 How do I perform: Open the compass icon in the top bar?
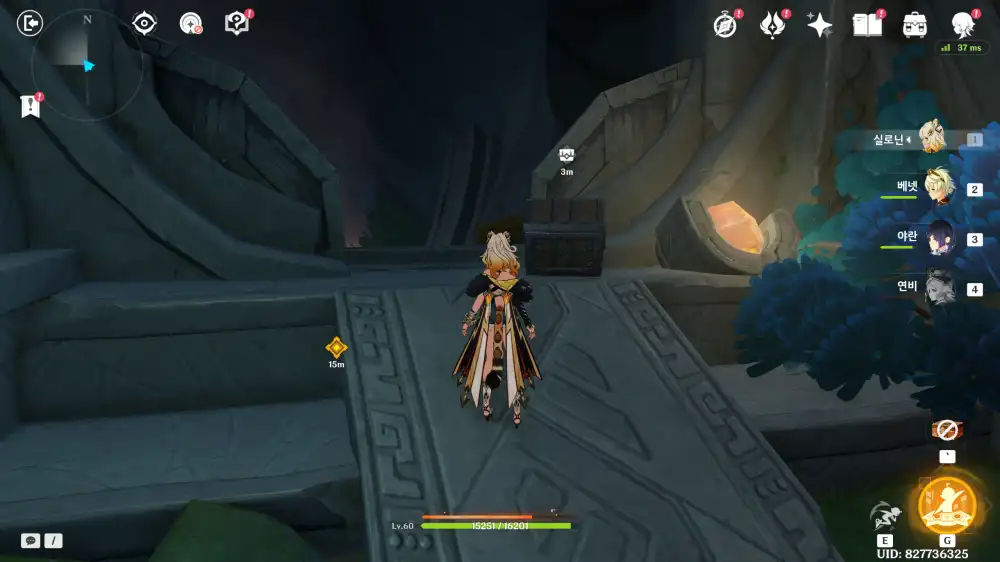(725, 26)
